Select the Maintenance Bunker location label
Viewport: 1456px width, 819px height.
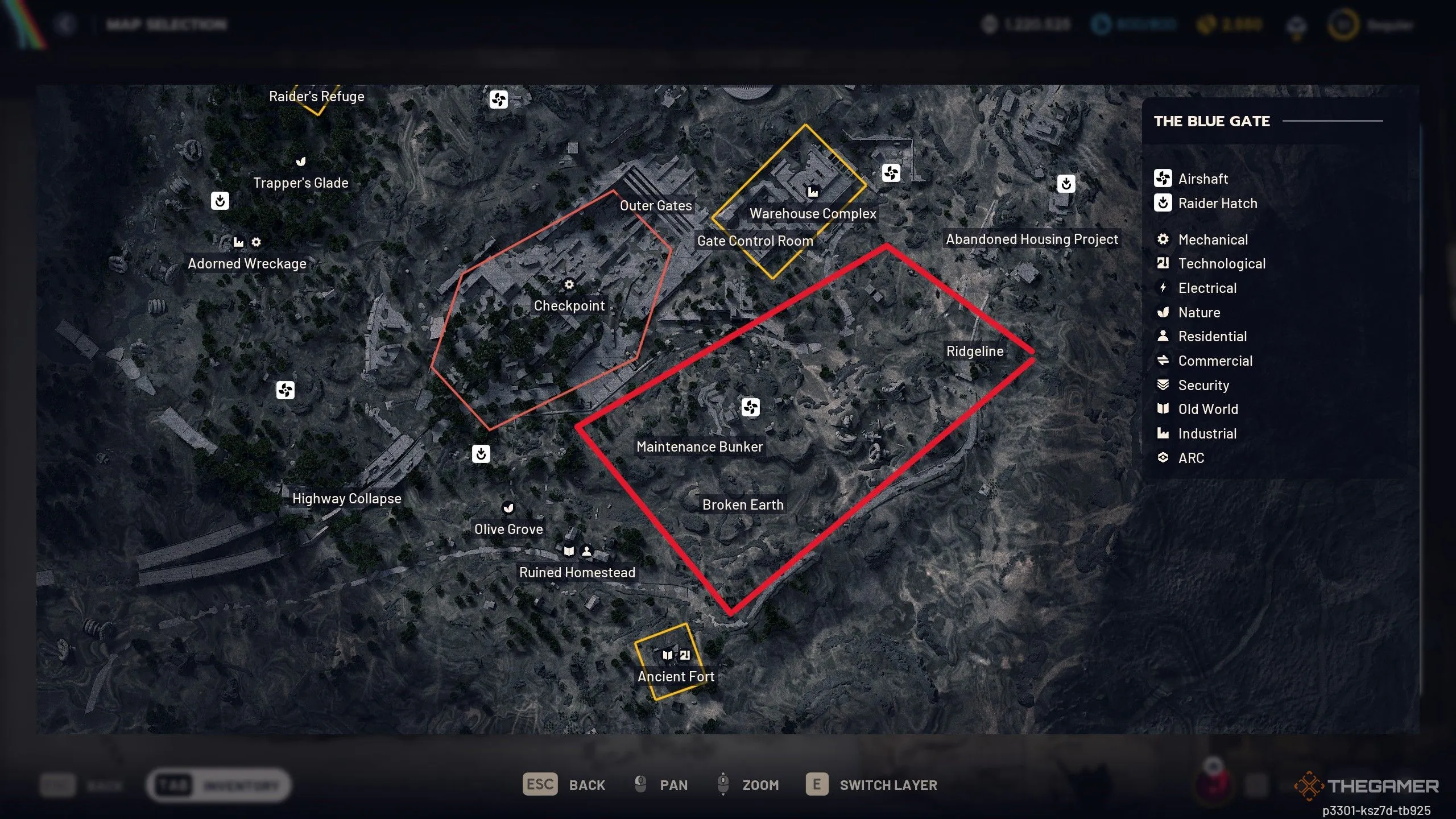700,446
